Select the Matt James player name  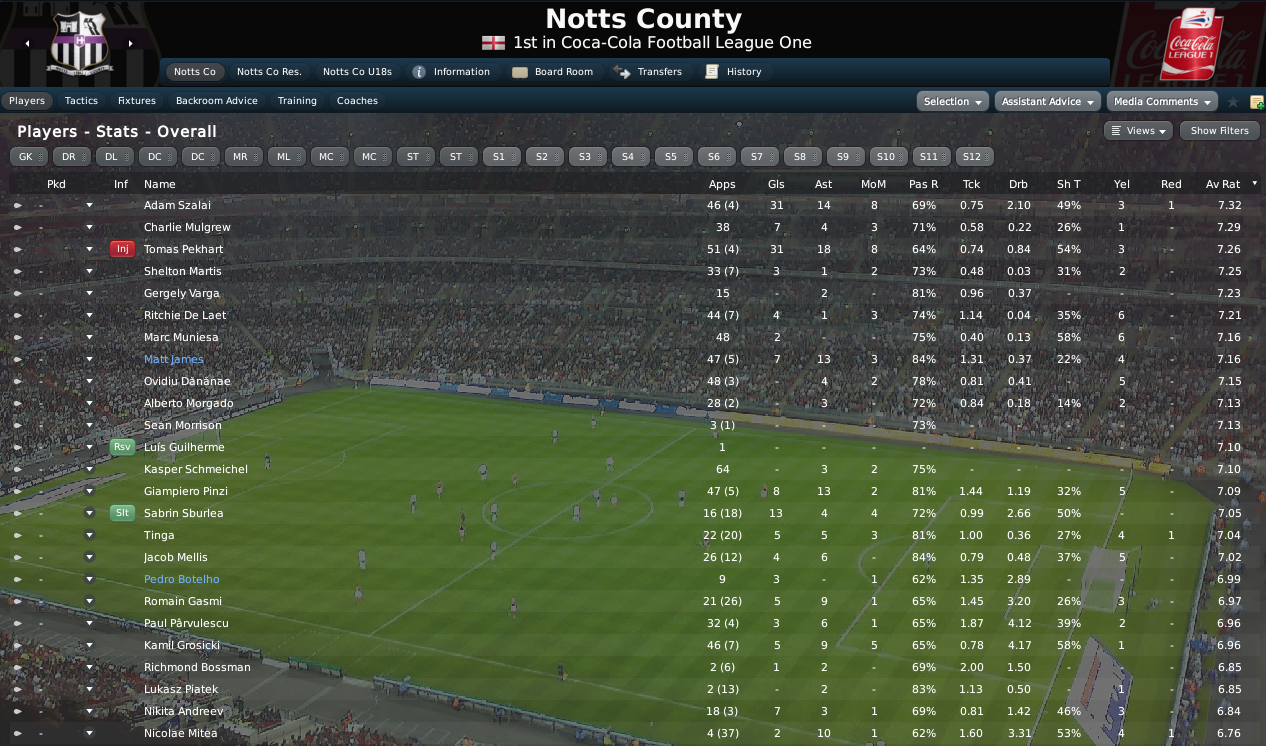[x=174, y=359]
